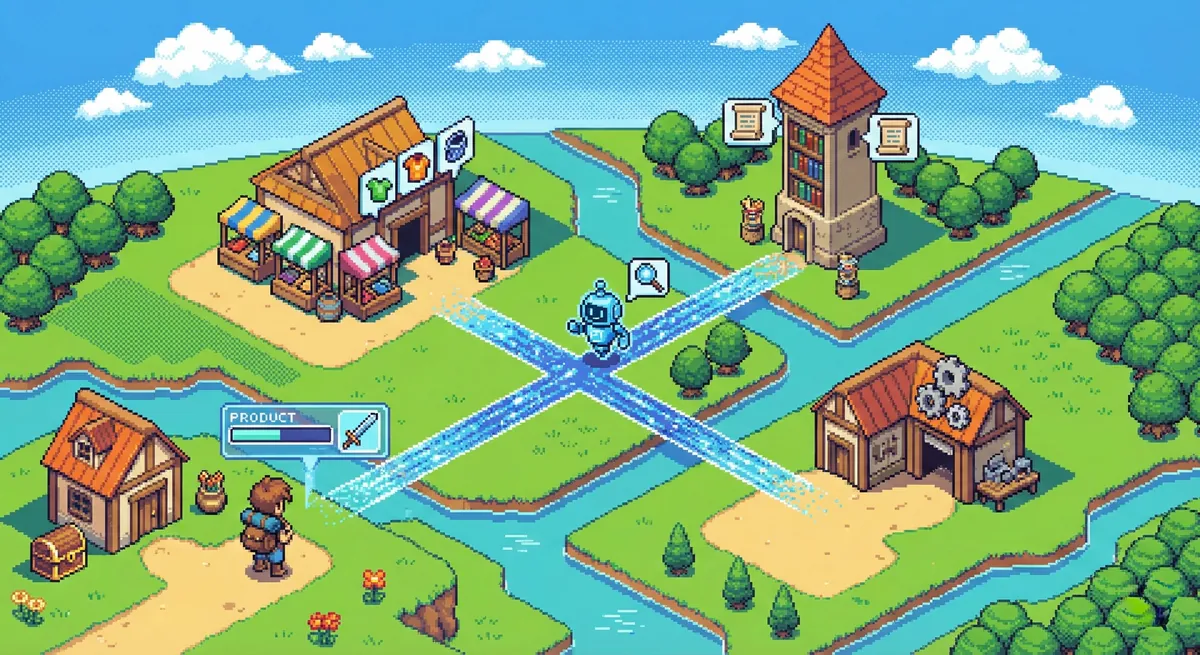Screen dimensions: 1200x655
Task: Open the scroll bubble left of the tower
Action: coord(744,121)
